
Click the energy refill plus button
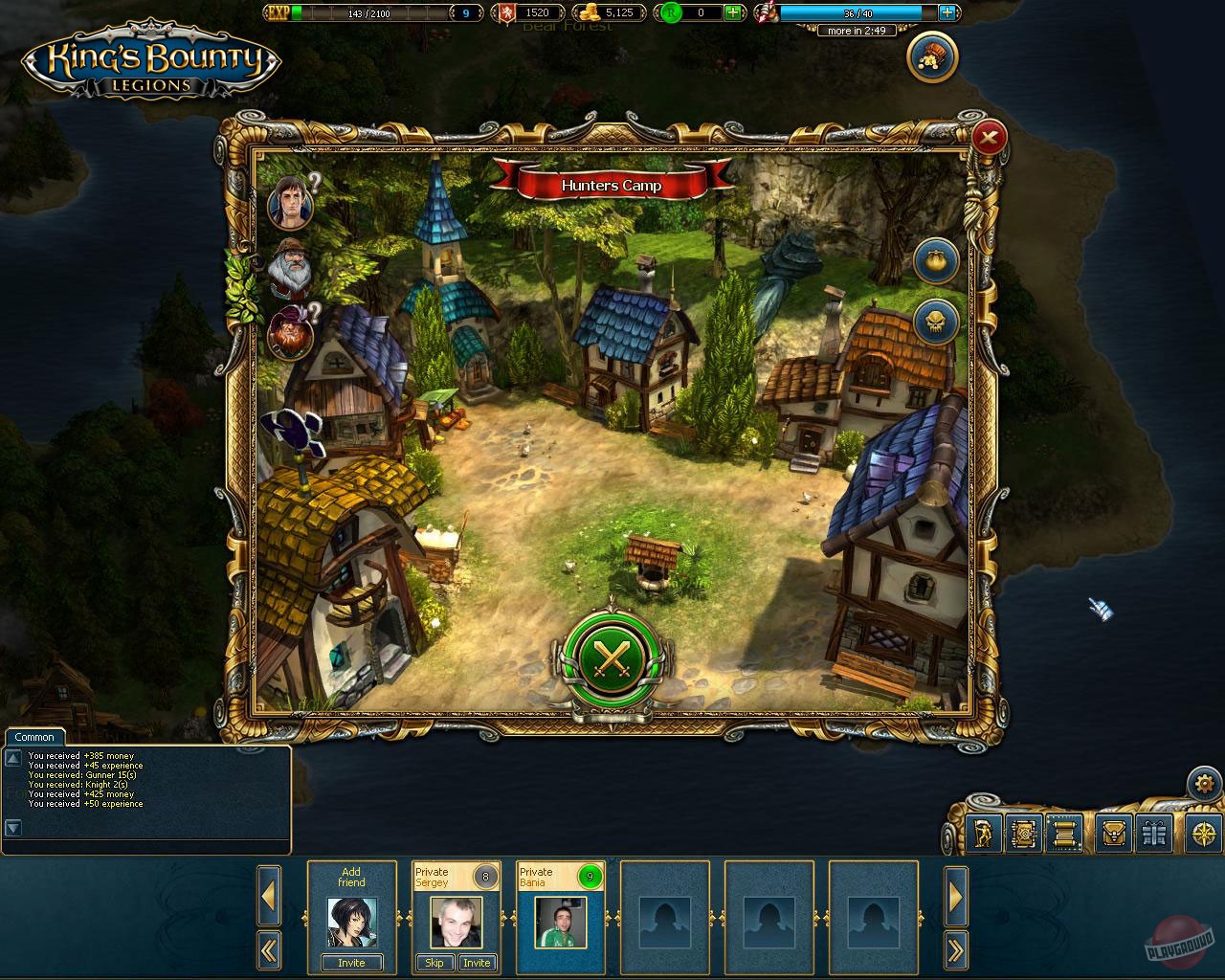point(947,12)
